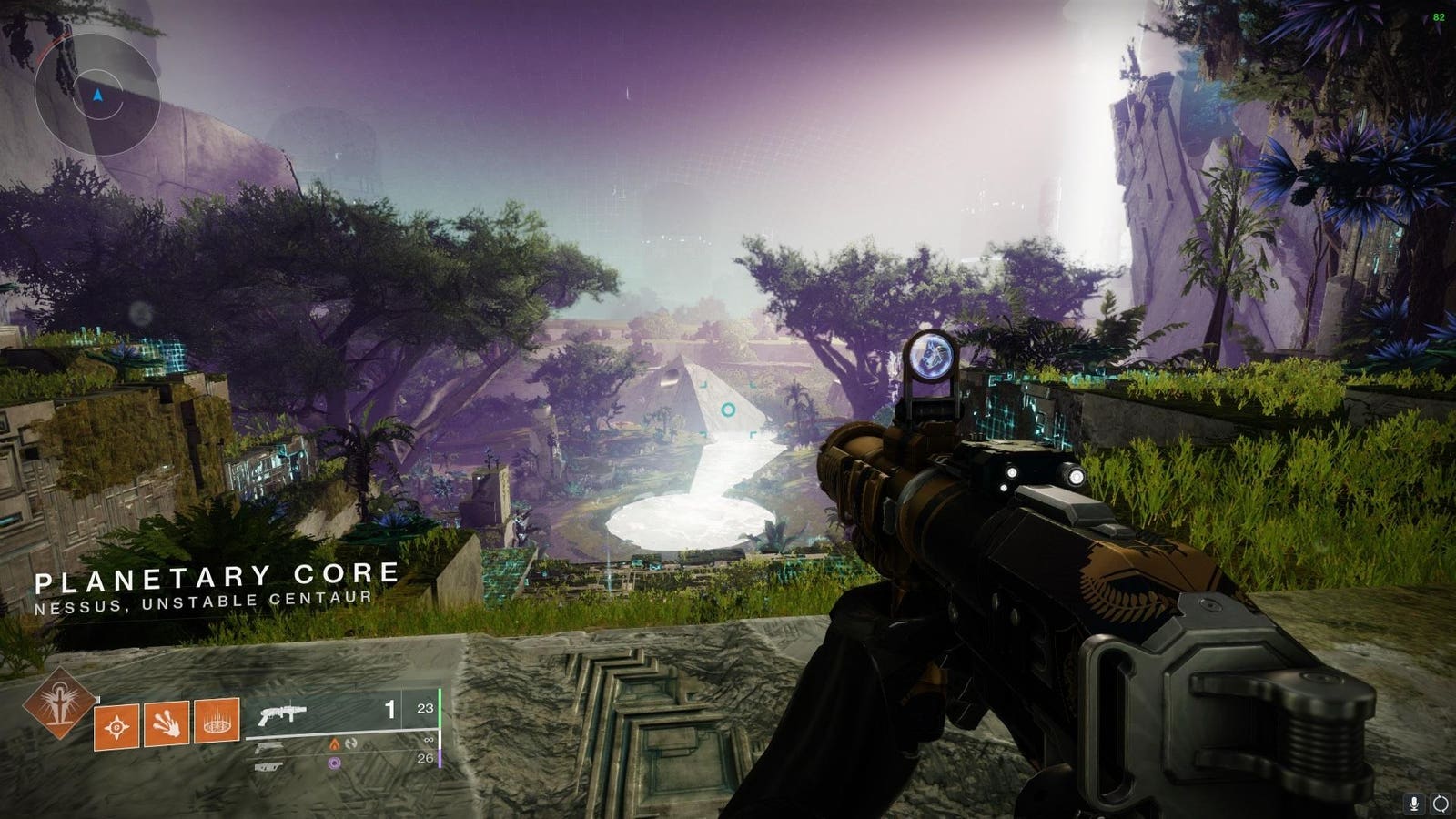Click the purple heavy ammo orb icon

tap(334, 763)
